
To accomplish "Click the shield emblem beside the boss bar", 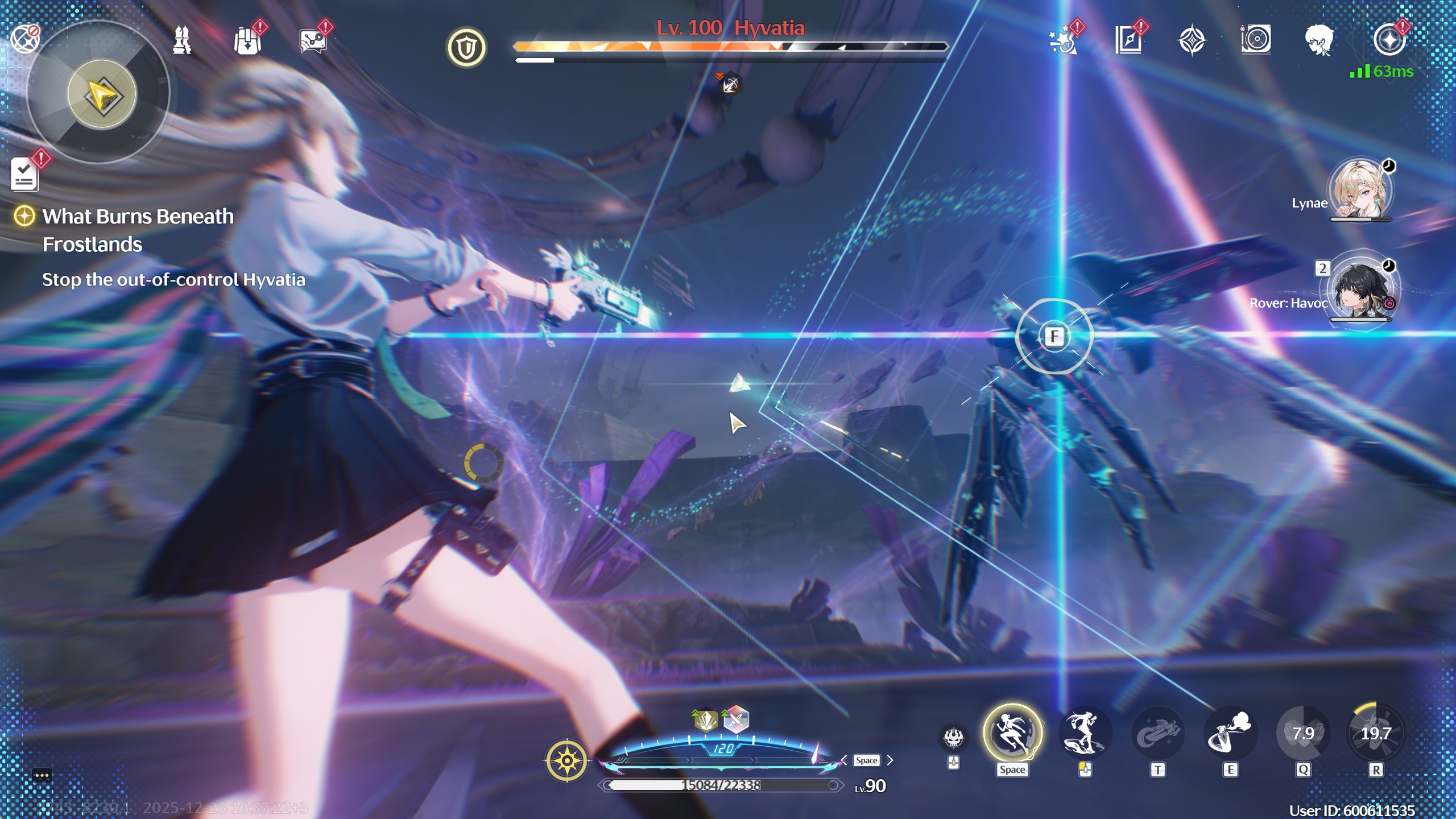I will point(466,48).
